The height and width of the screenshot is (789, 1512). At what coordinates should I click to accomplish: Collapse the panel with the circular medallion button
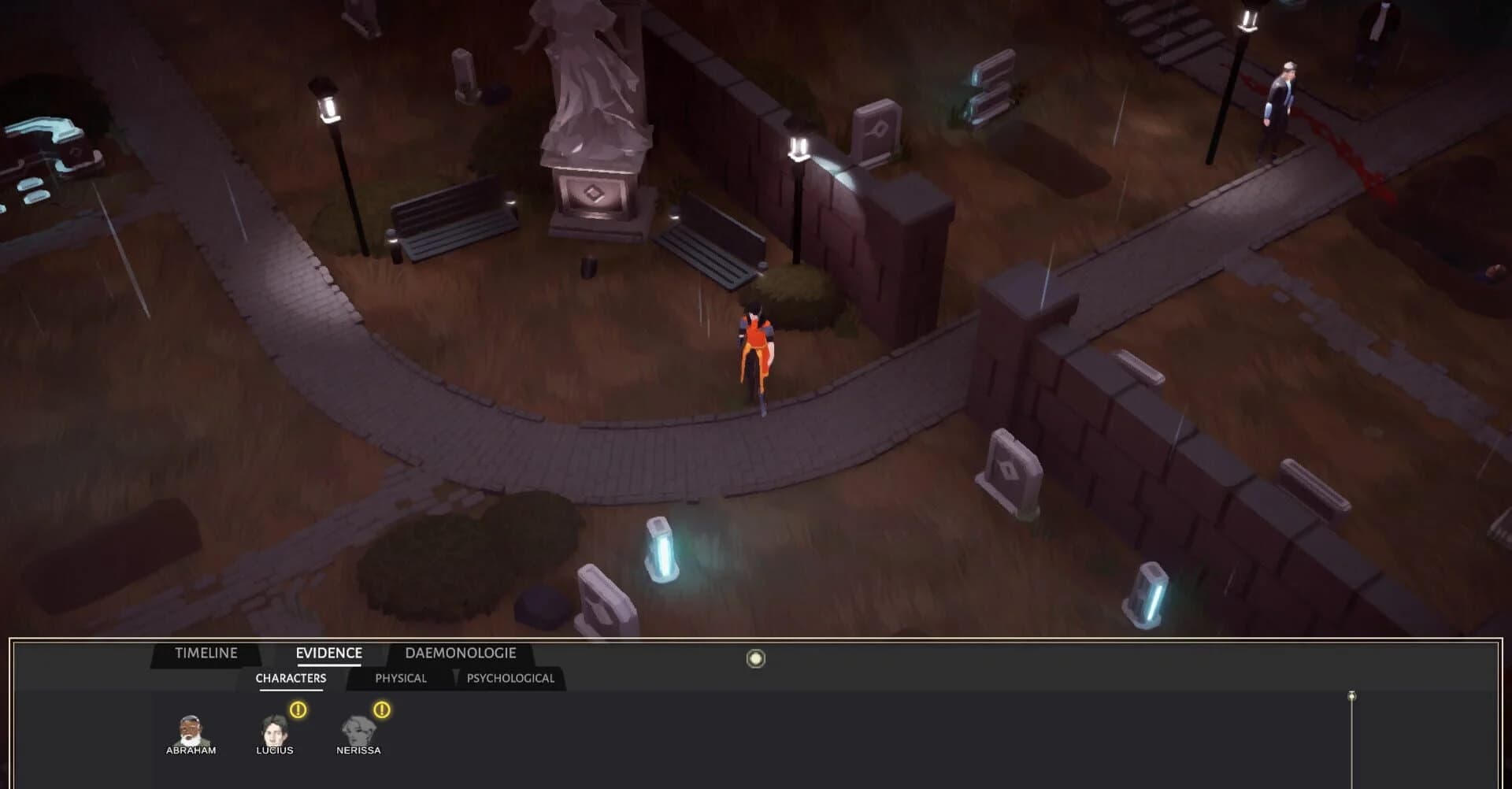755,658
